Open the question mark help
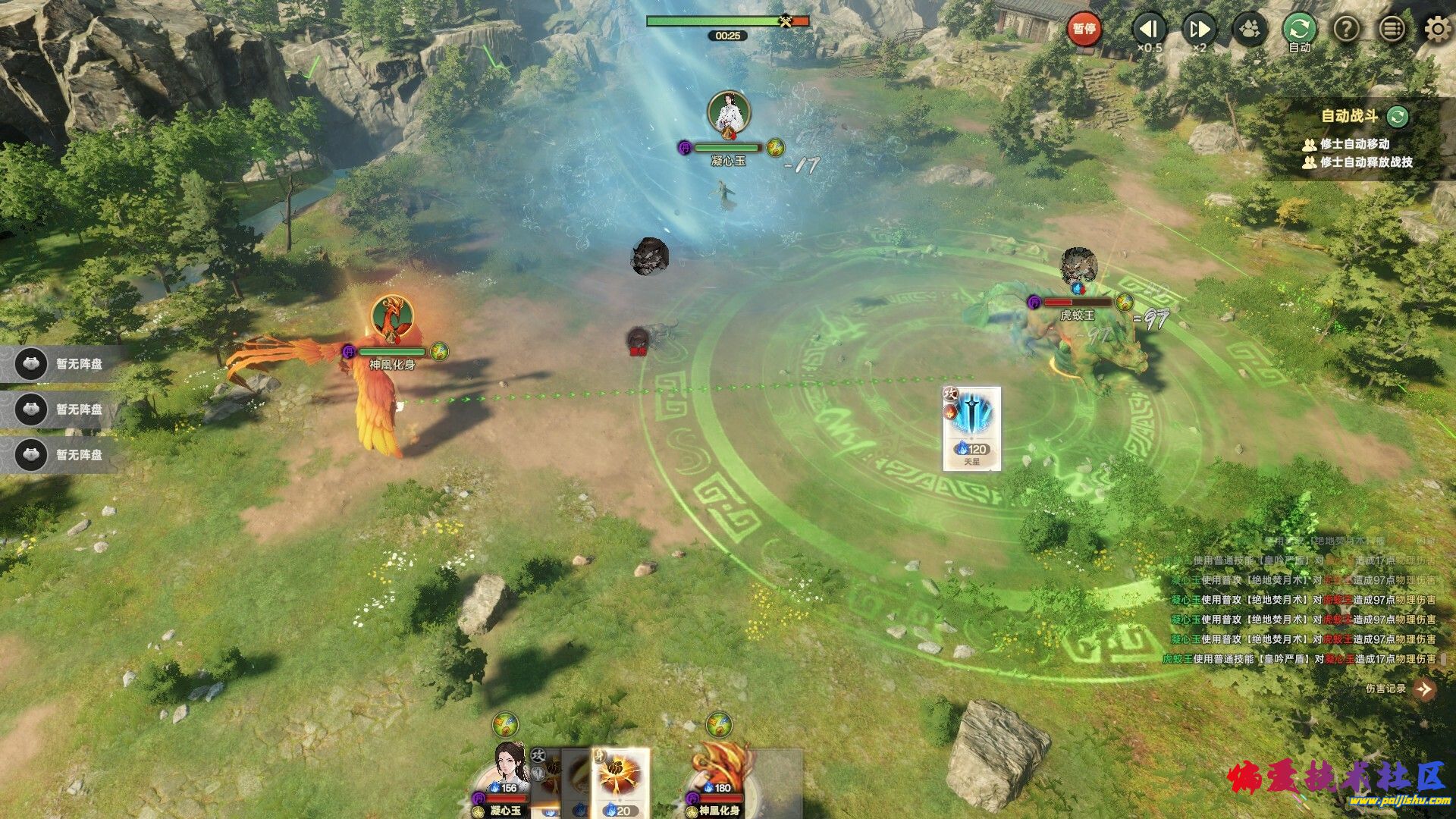Screen dimensions: 1456x819 coord(1346,30)
